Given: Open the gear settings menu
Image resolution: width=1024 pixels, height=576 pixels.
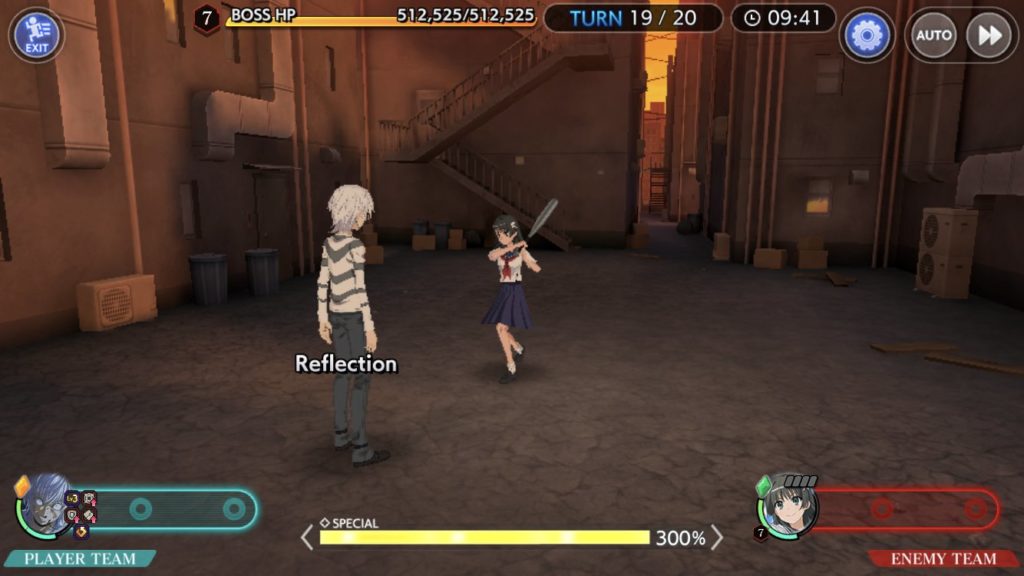Looking at the screenshot, I should [x=866, y=36].
